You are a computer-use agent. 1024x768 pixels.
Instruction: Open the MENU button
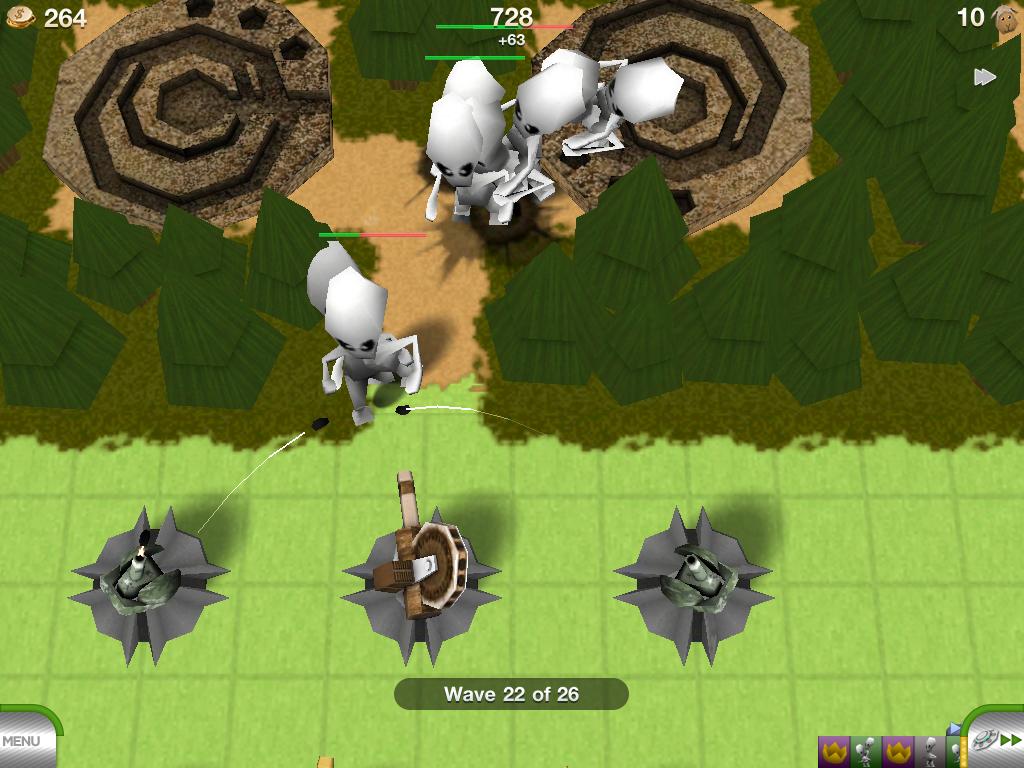[x=24, y=741]
